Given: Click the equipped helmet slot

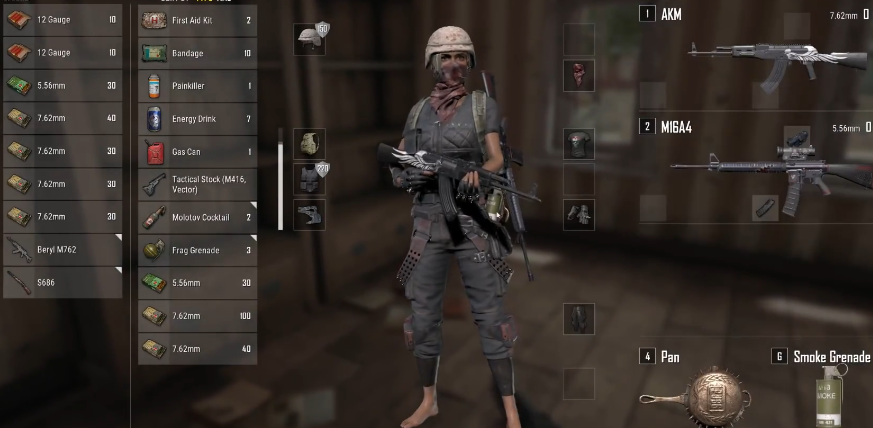Looking at the screenshot, I should (309, 40).
